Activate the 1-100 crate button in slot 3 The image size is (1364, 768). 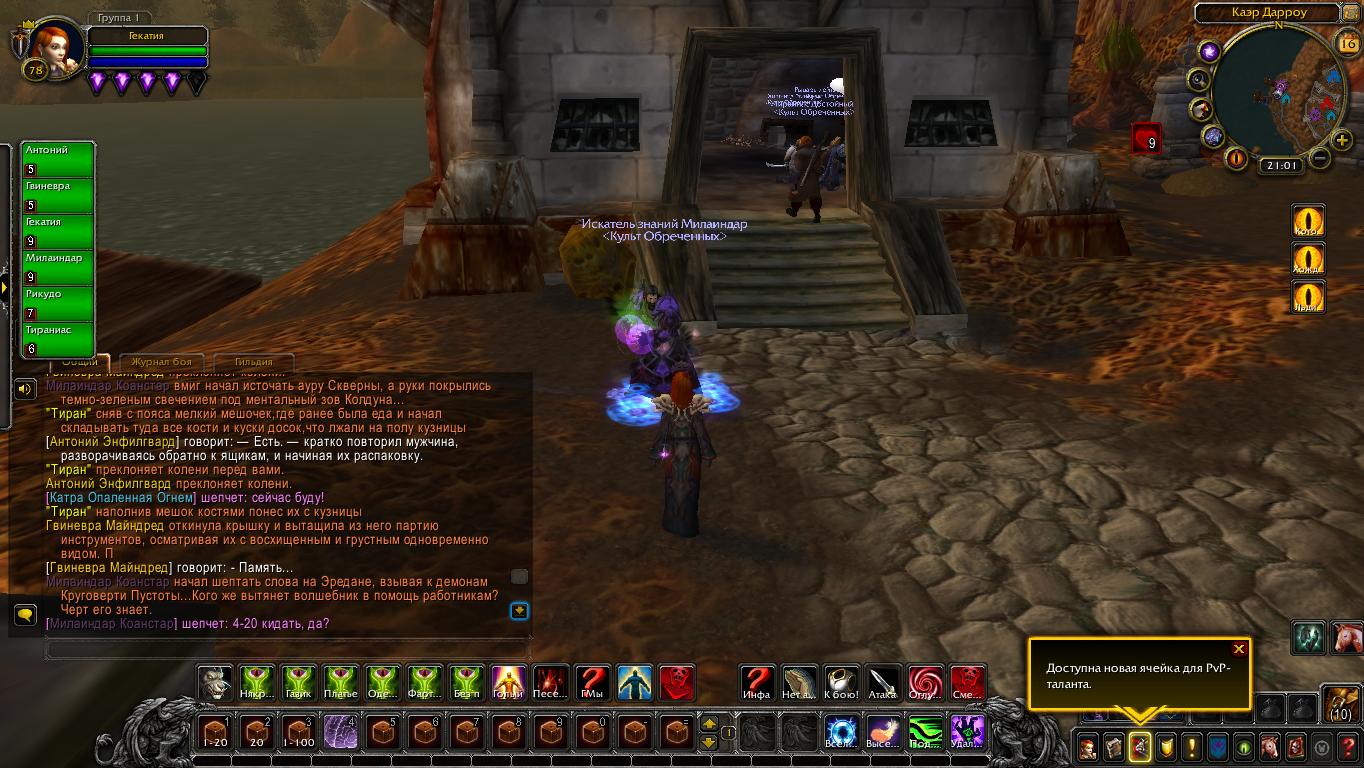tap(299, 732)
